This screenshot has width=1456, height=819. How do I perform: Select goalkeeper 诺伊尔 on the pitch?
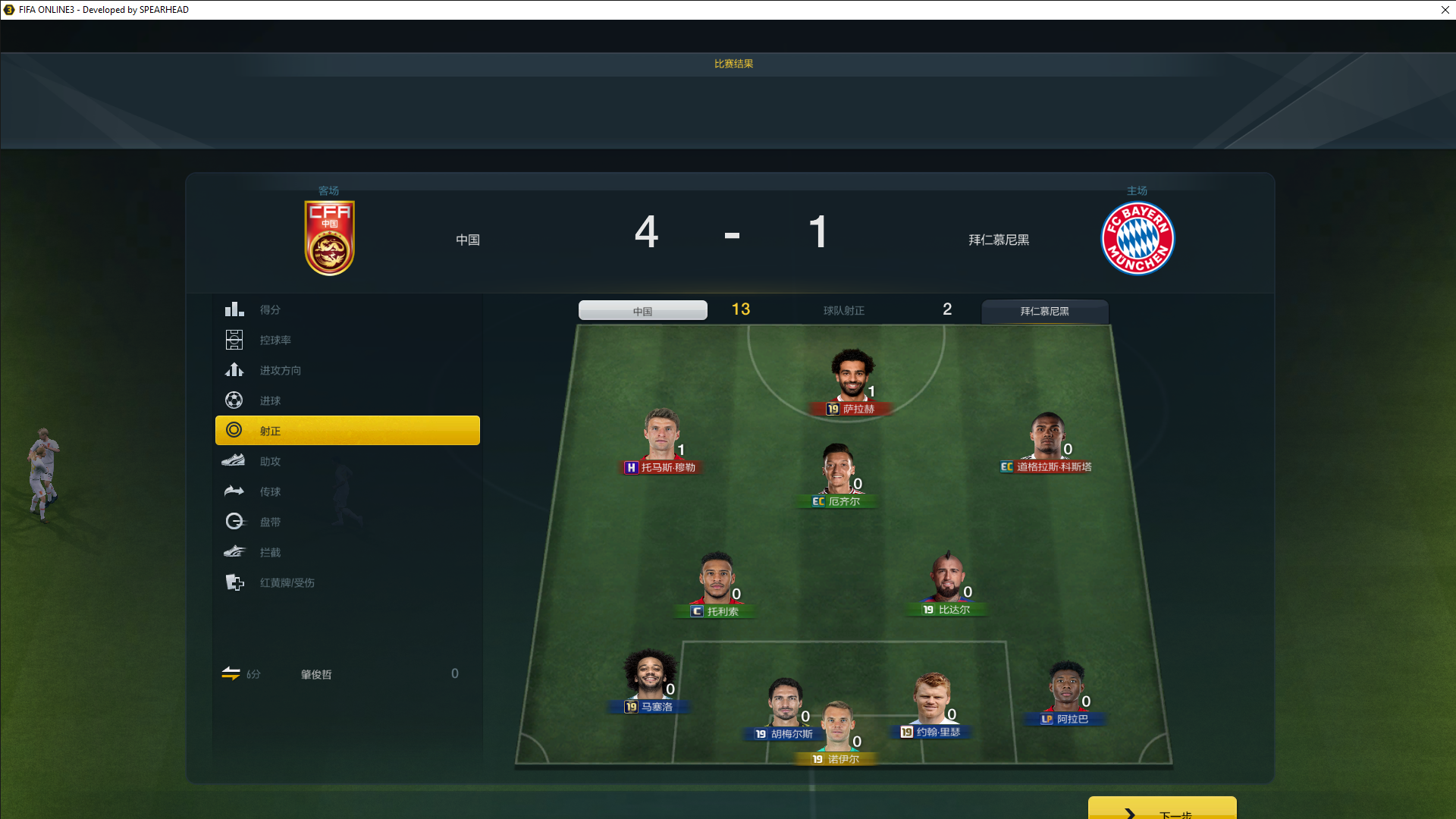coord(837,730)
